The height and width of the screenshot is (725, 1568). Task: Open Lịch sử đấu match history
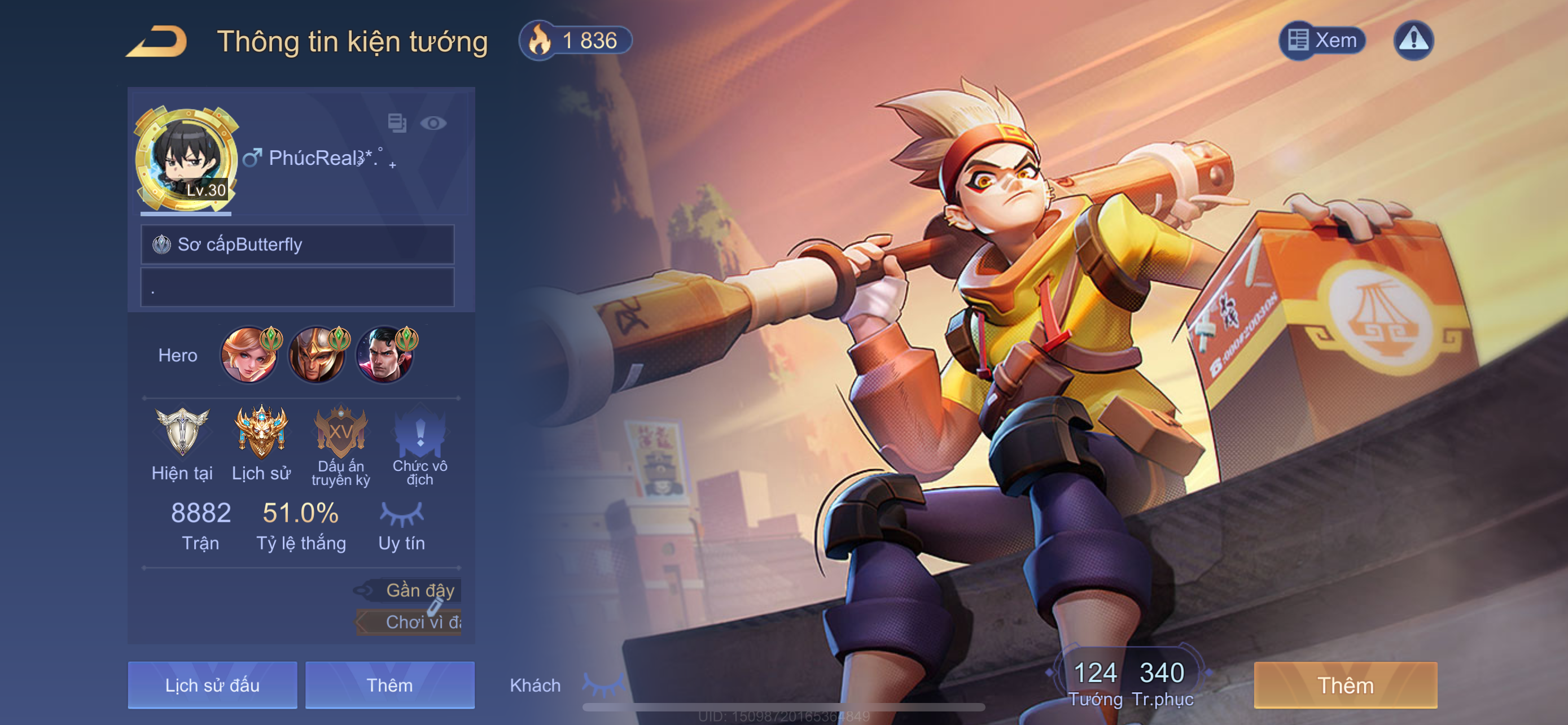click(212, 685)
